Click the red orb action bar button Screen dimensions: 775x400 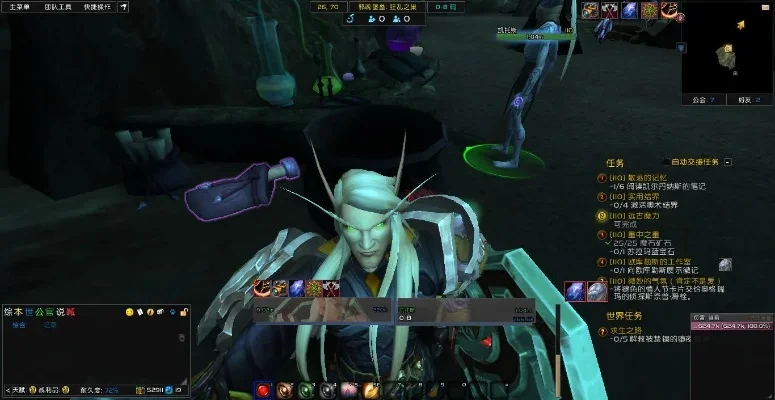262,389
